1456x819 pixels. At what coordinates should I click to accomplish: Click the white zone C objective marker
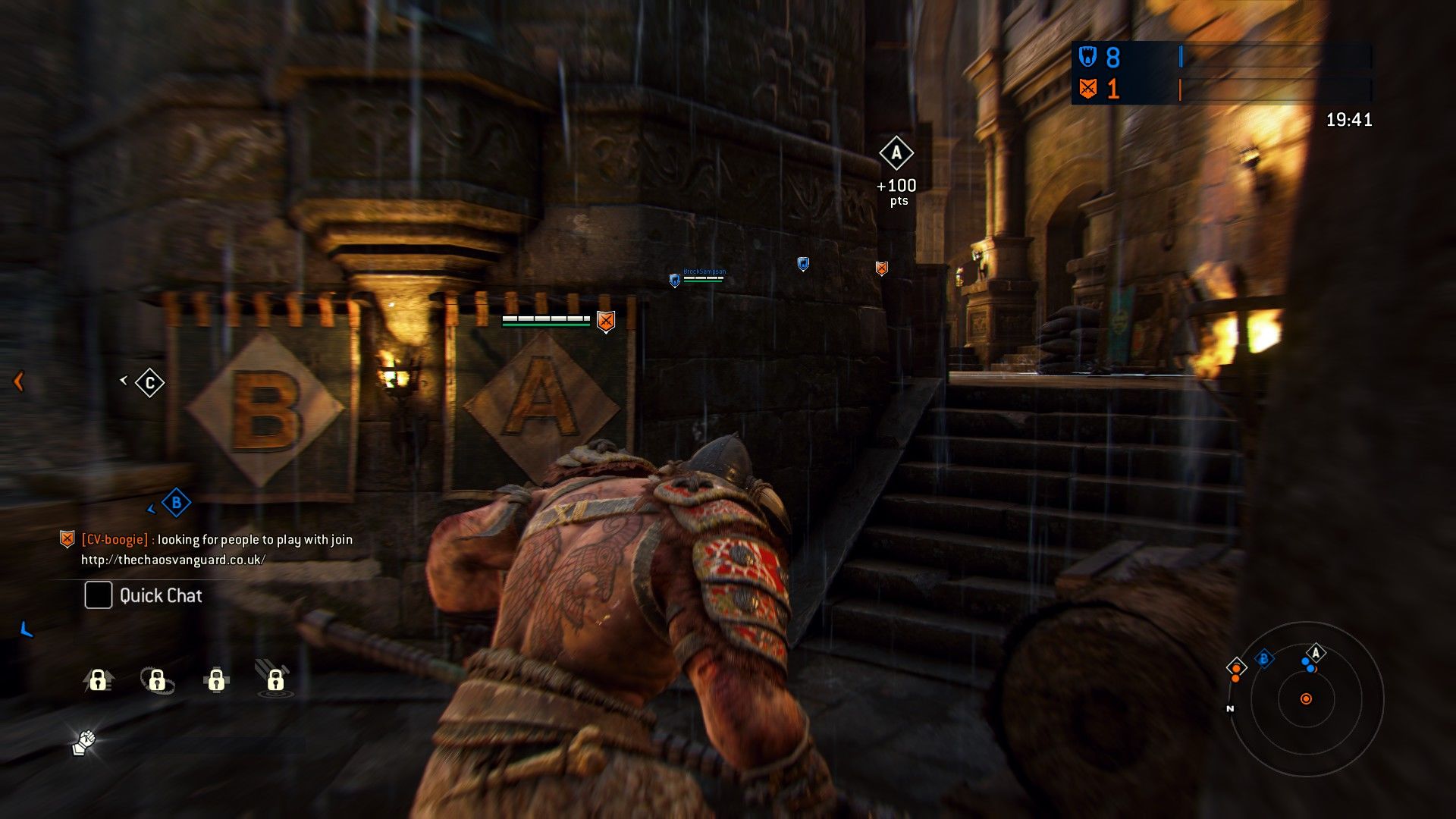(x=149, y=383)
